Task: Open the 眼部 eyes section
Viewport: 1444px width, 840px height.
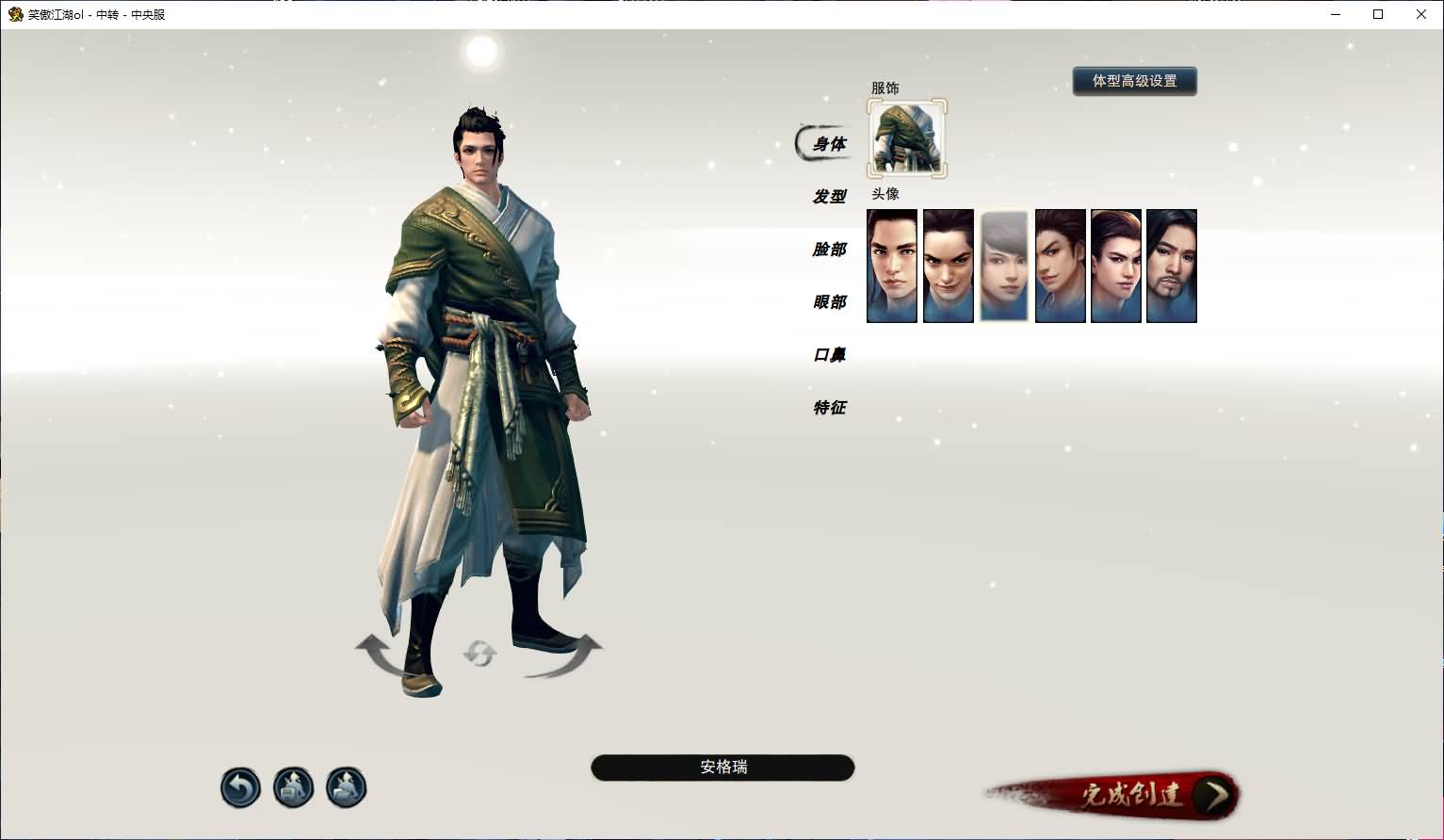Action: point(826,302)
